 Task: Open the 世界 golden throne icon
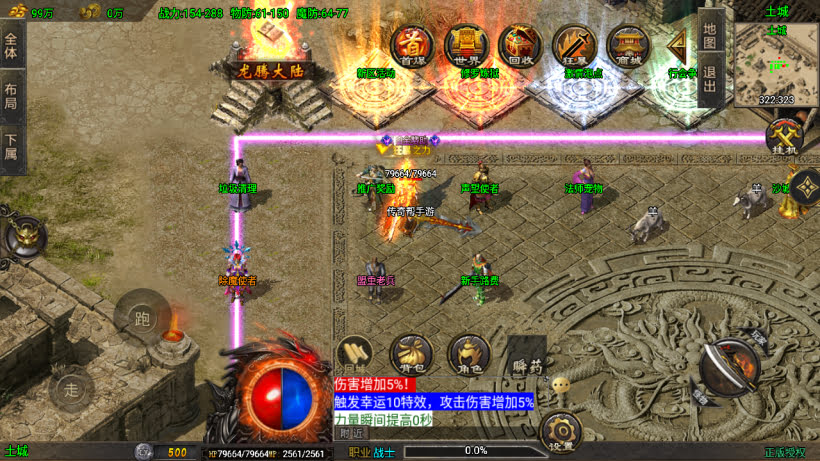(x=465, y=45)
